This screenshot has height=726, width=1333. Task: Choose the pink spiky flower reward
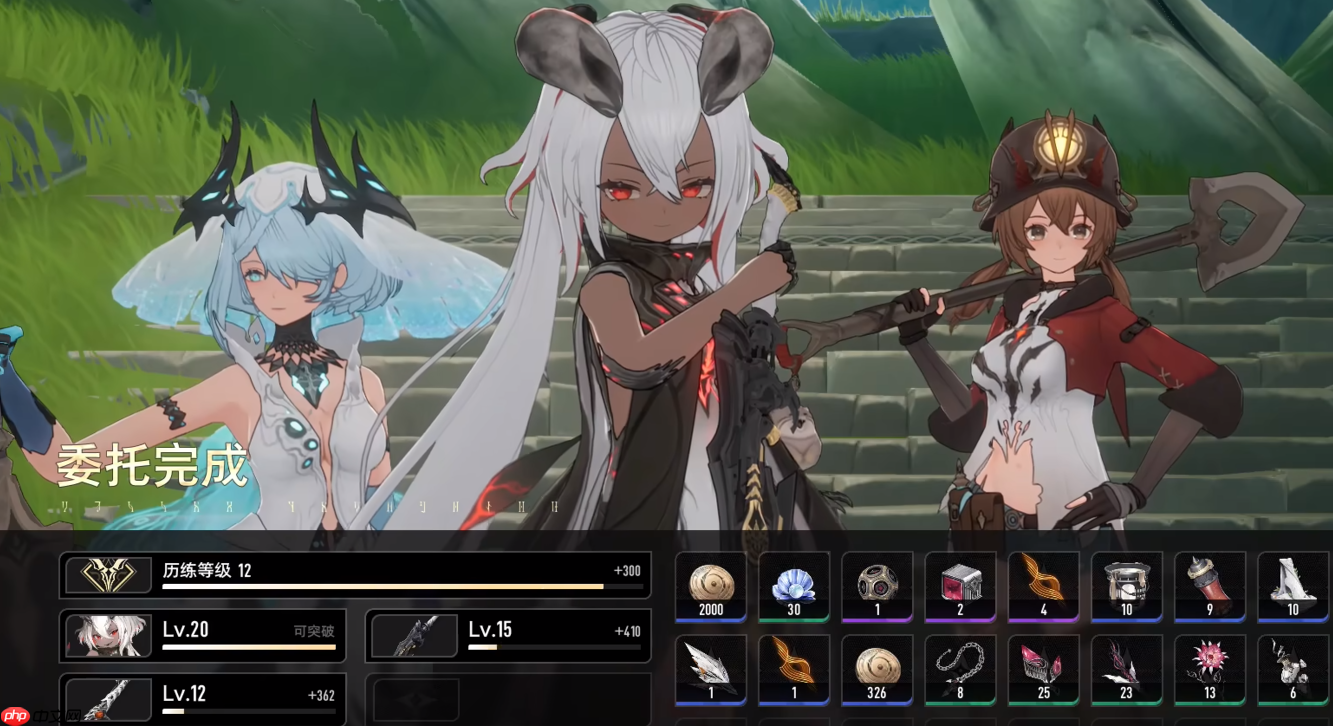point(1209,669)
